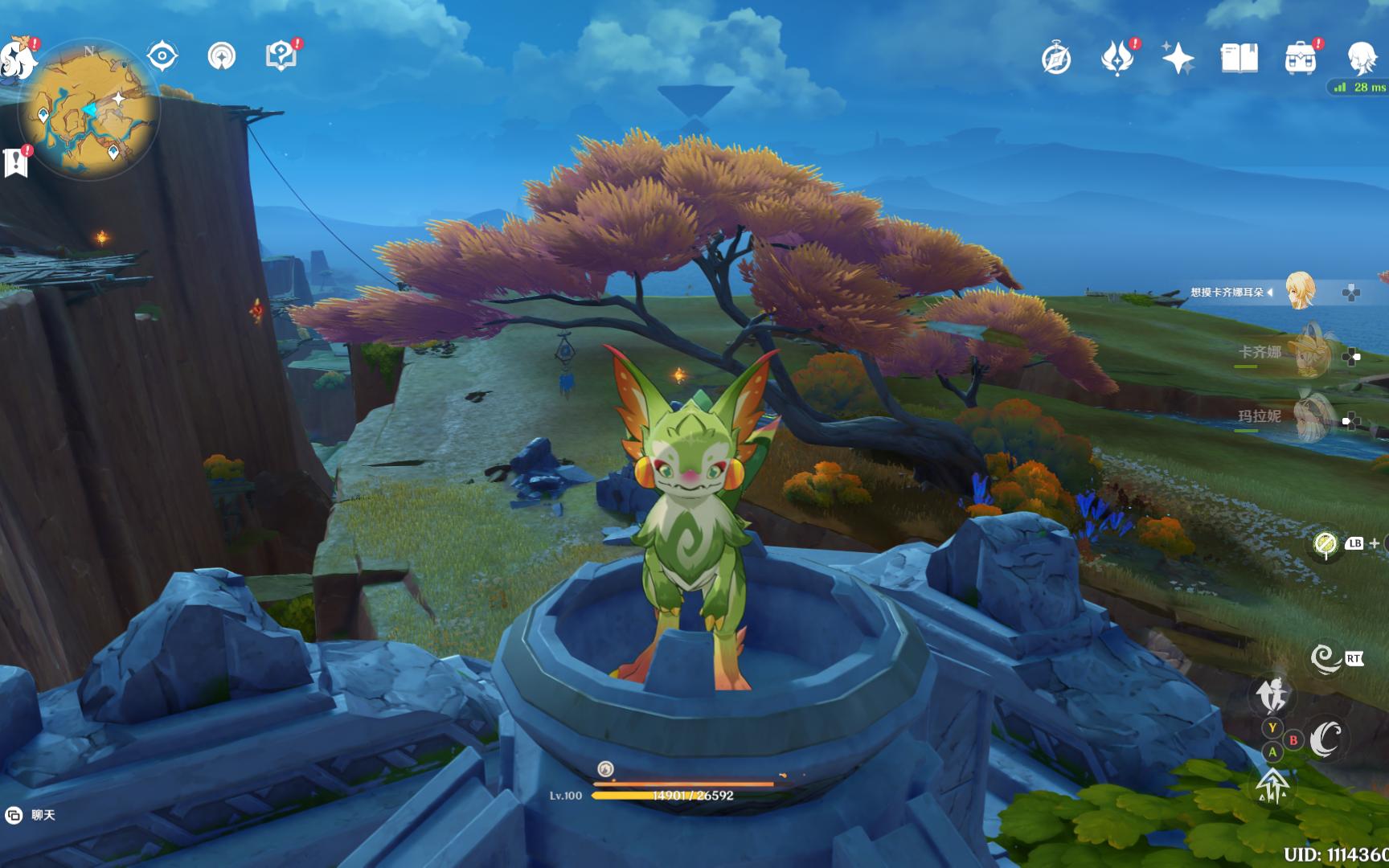Open the question mark tutorial notice

(281, 56)
